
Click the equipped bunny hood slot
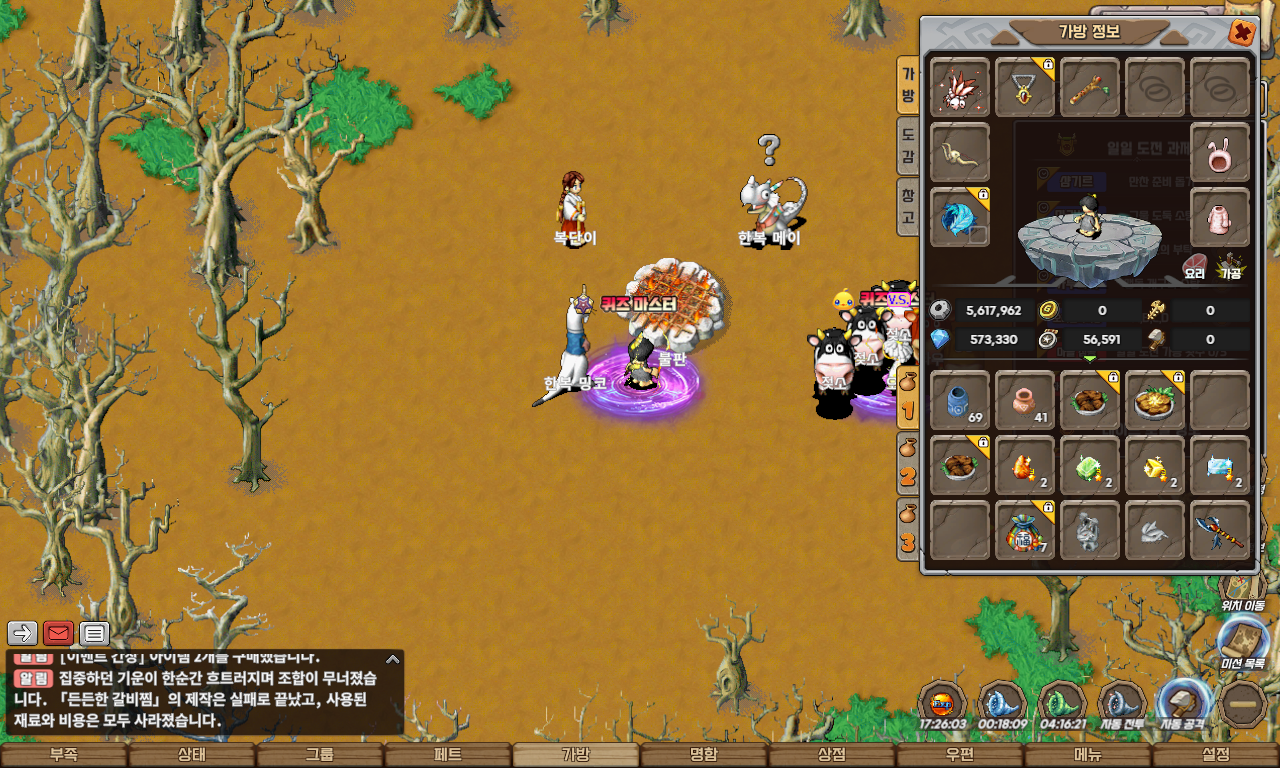tap(1220, 153)
